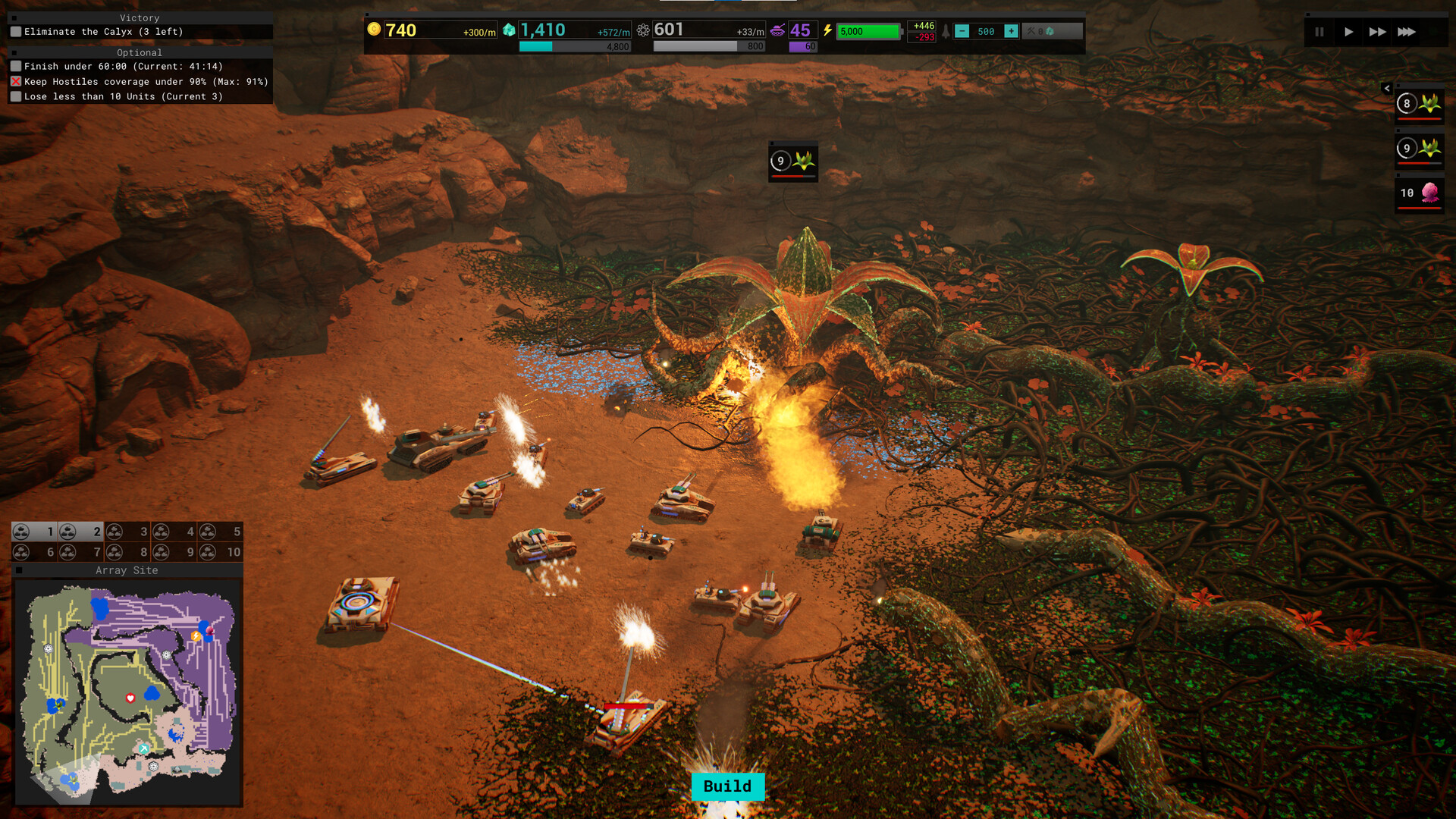Check the 'Eliminate the Calyx' victory objective

tap(15, 31)
